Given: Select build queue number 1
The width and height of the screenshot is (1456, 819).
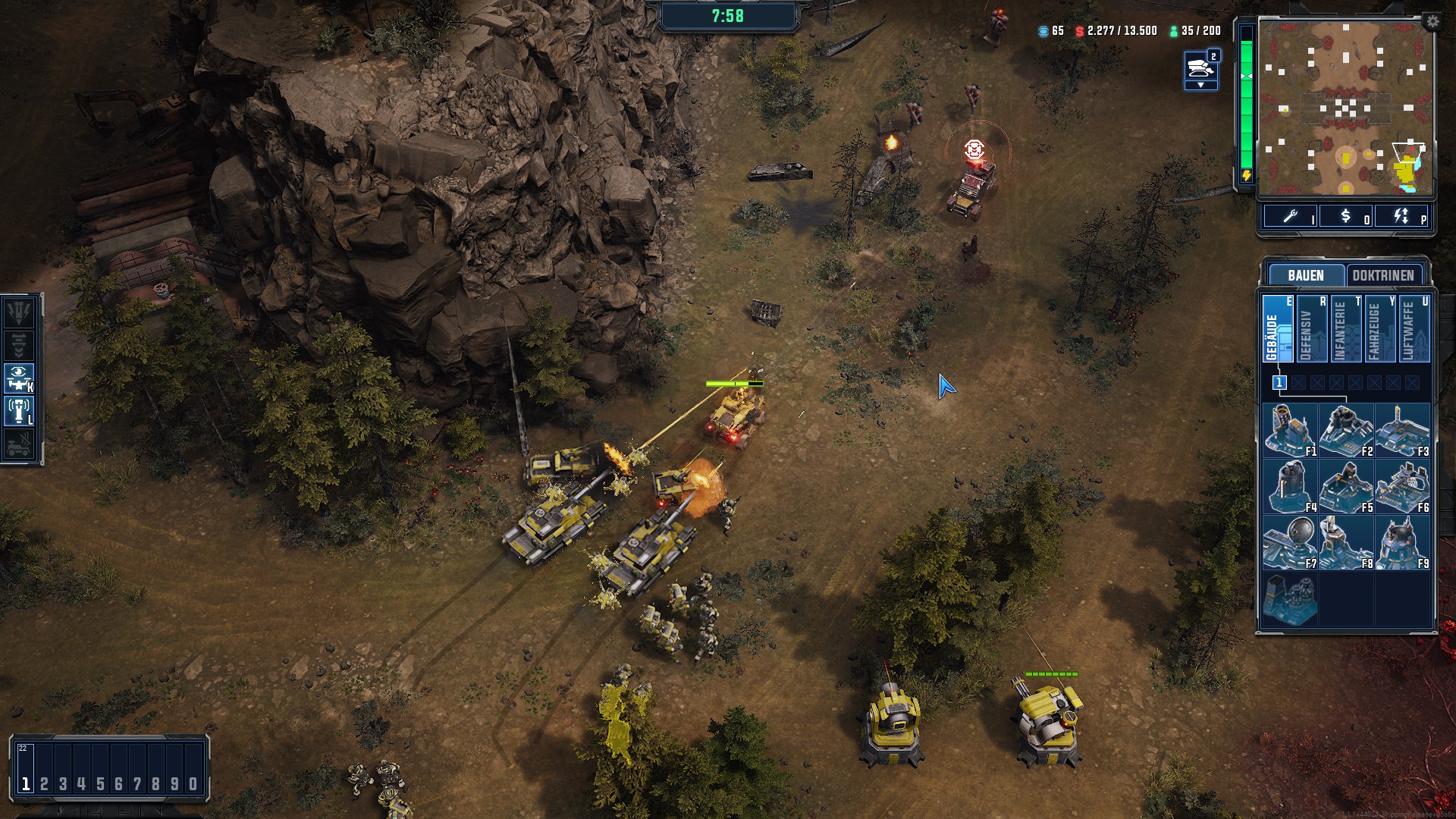Looking at the screenshot, I should pos(1279,383).
